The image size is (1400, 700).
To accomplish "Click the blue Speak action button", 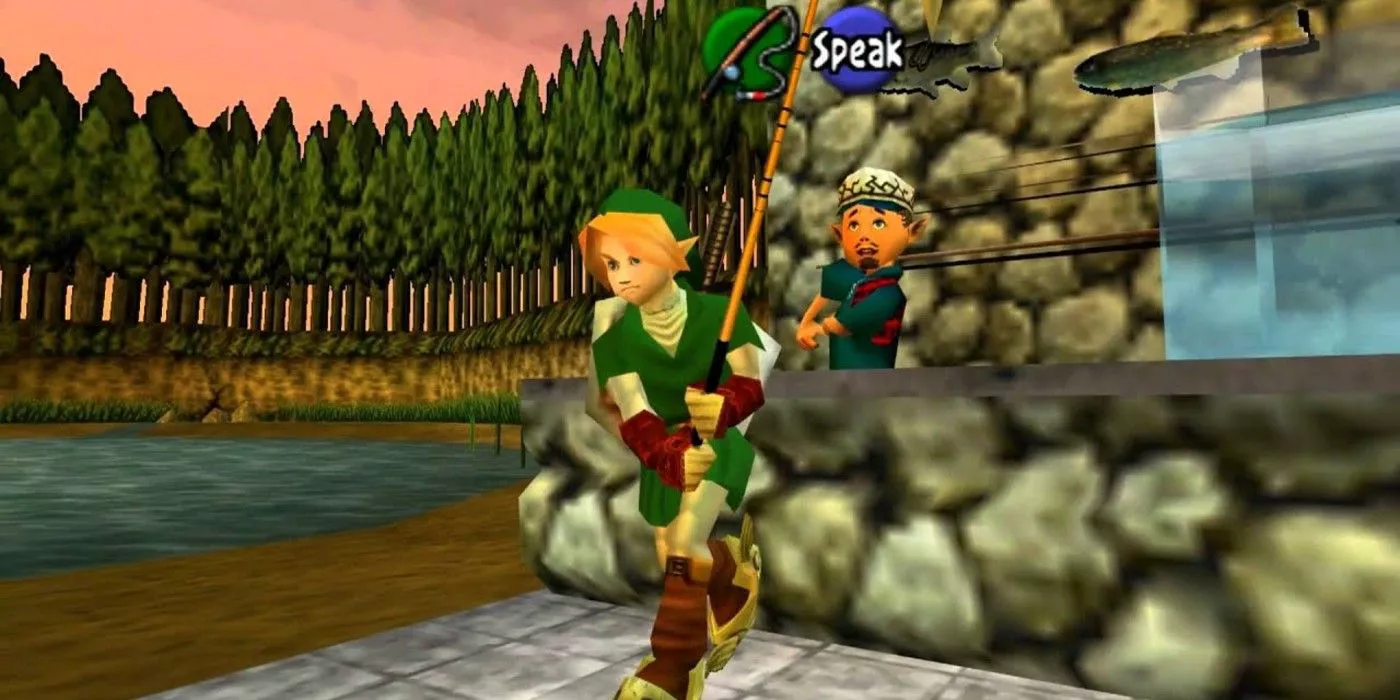I will [x=856, y=49].
